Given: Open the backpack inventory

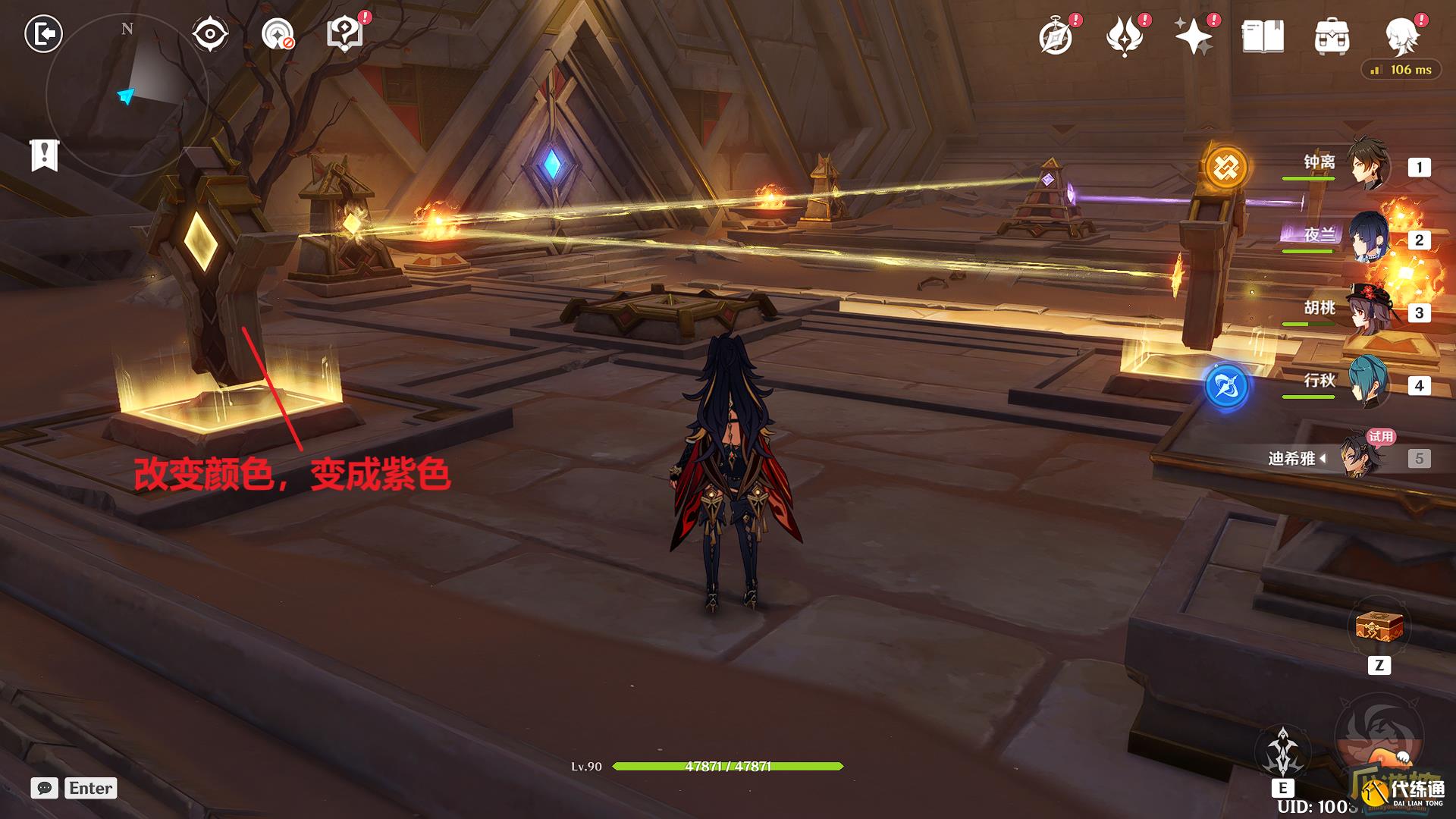Looking at the screenshot, I should (1332, 36).
